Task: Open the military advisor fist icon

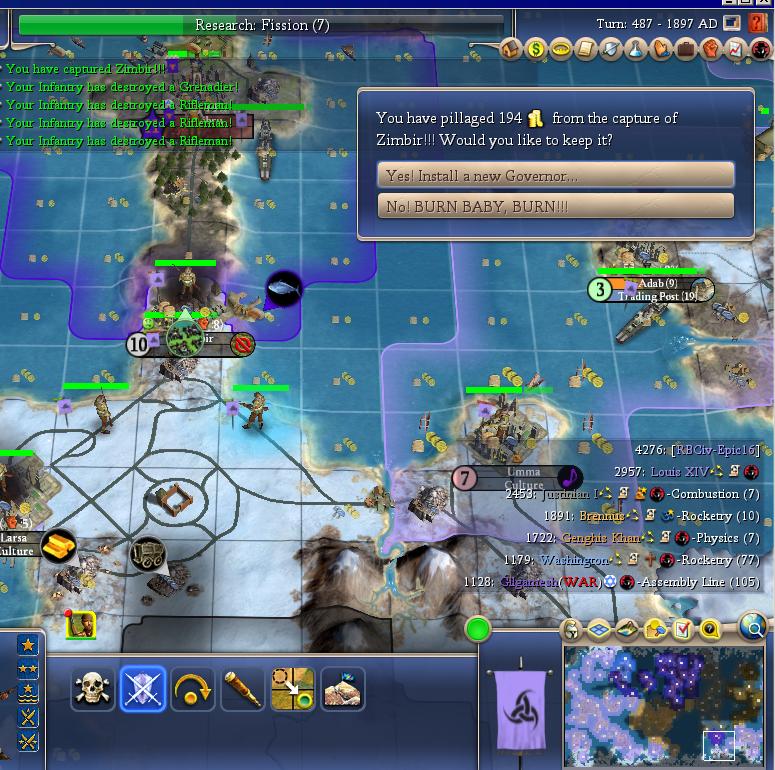Action: coord(711,48)
